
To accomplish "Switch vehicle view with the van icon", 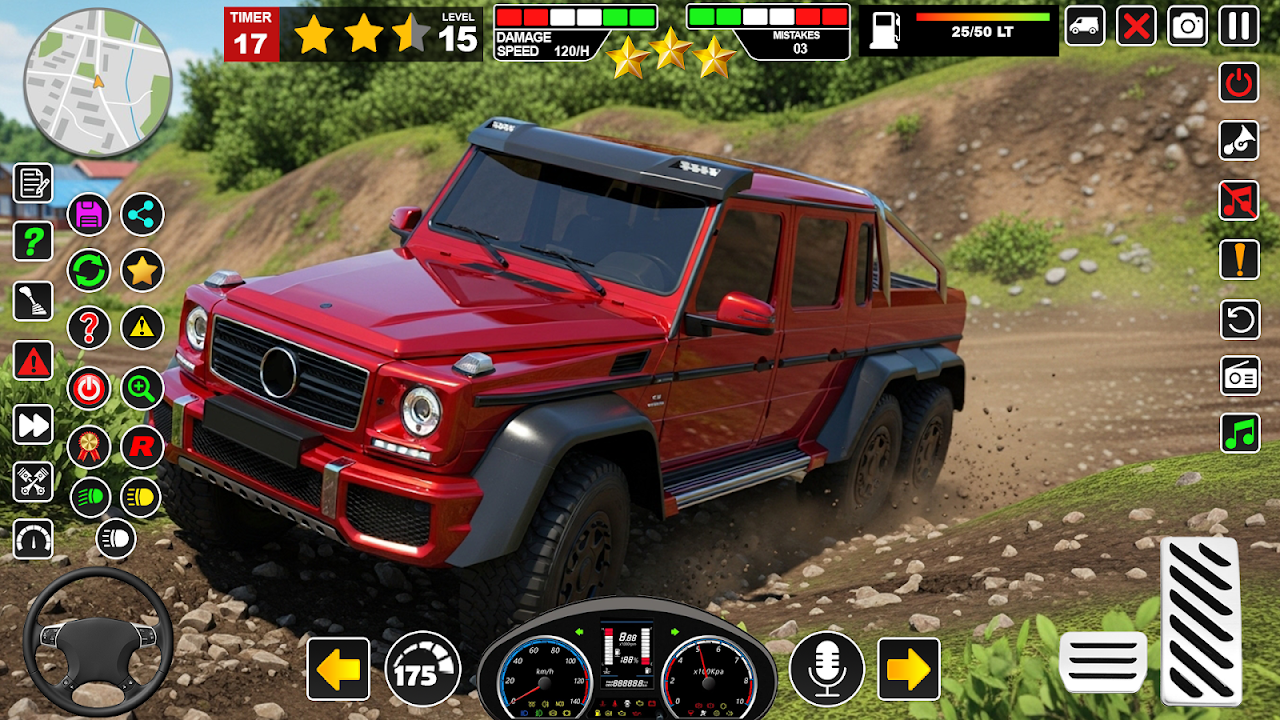I will (x=1084, y=26).
